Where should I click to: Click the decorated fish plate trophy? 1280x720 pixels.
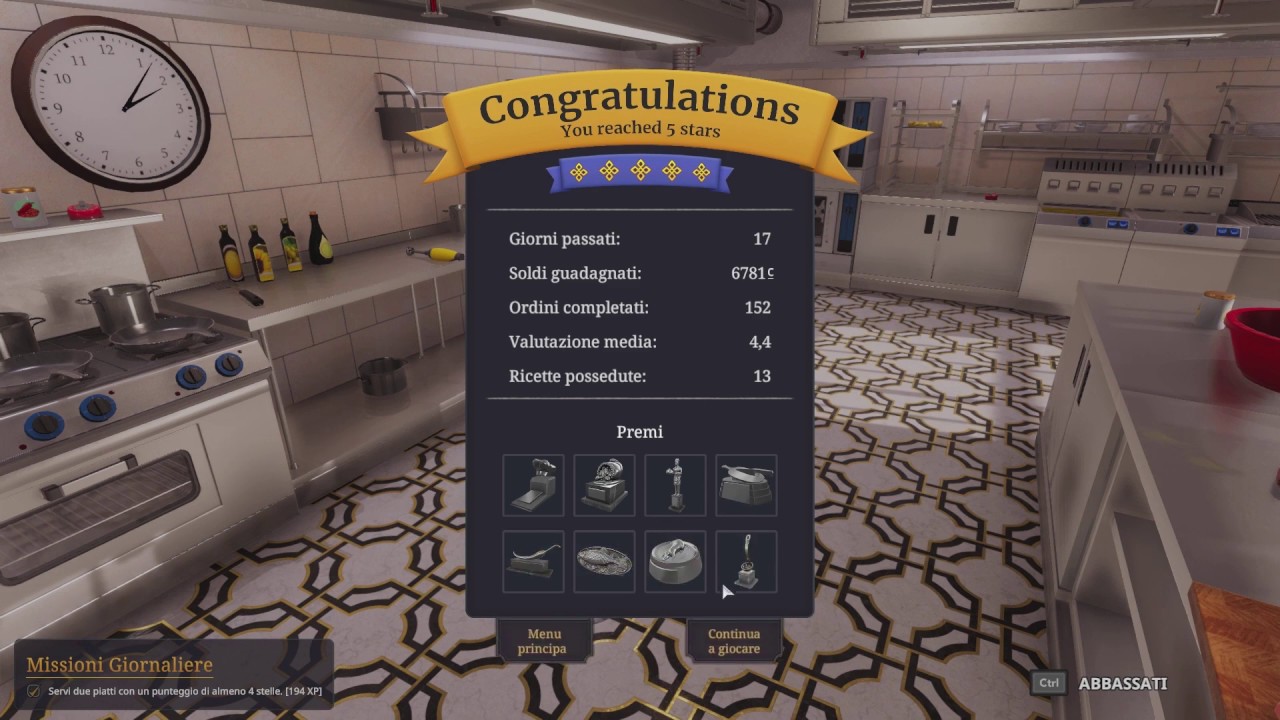tap(604, 561)
